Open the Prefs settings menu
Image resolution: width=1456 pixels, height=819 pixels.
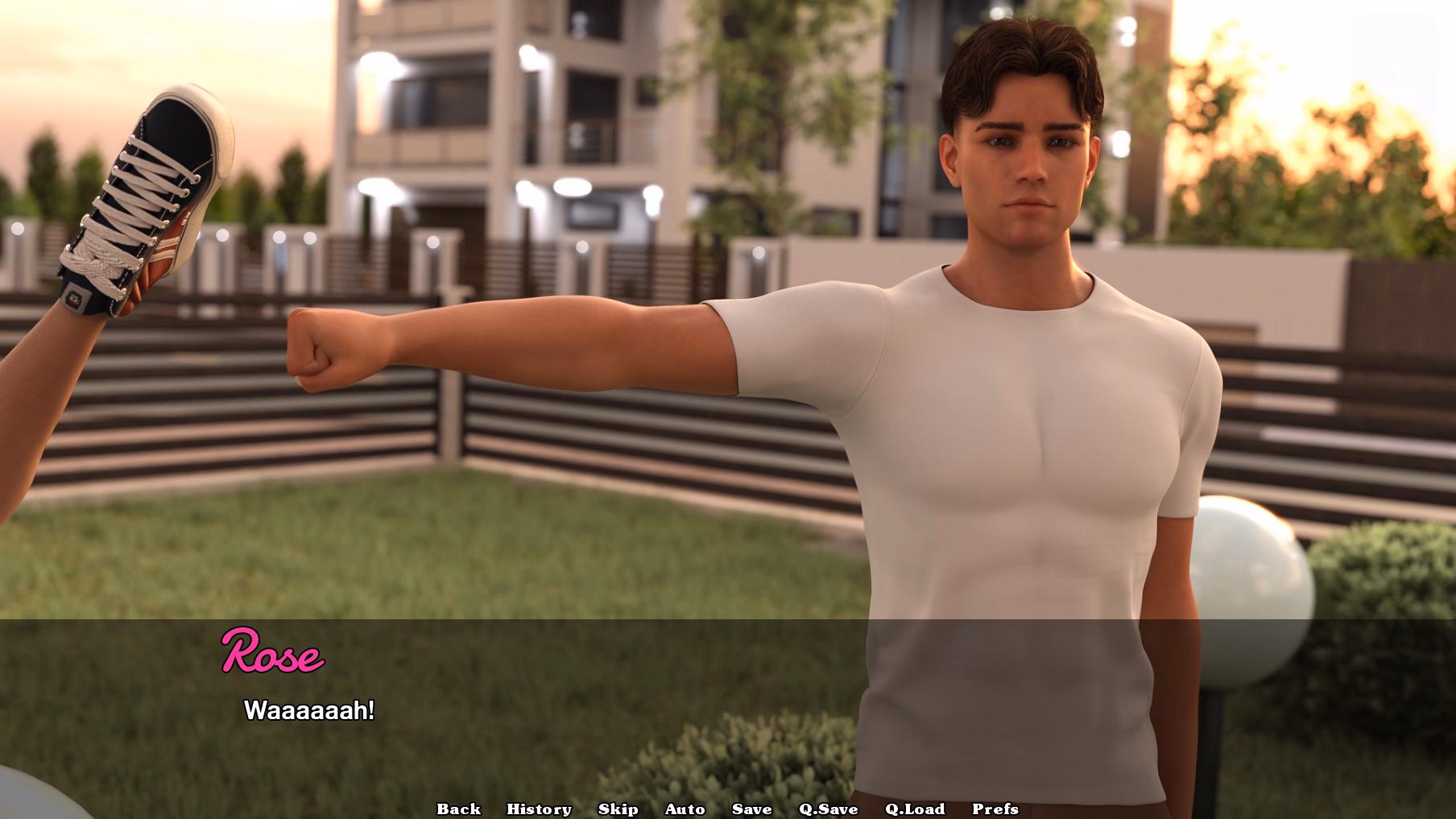995,809
